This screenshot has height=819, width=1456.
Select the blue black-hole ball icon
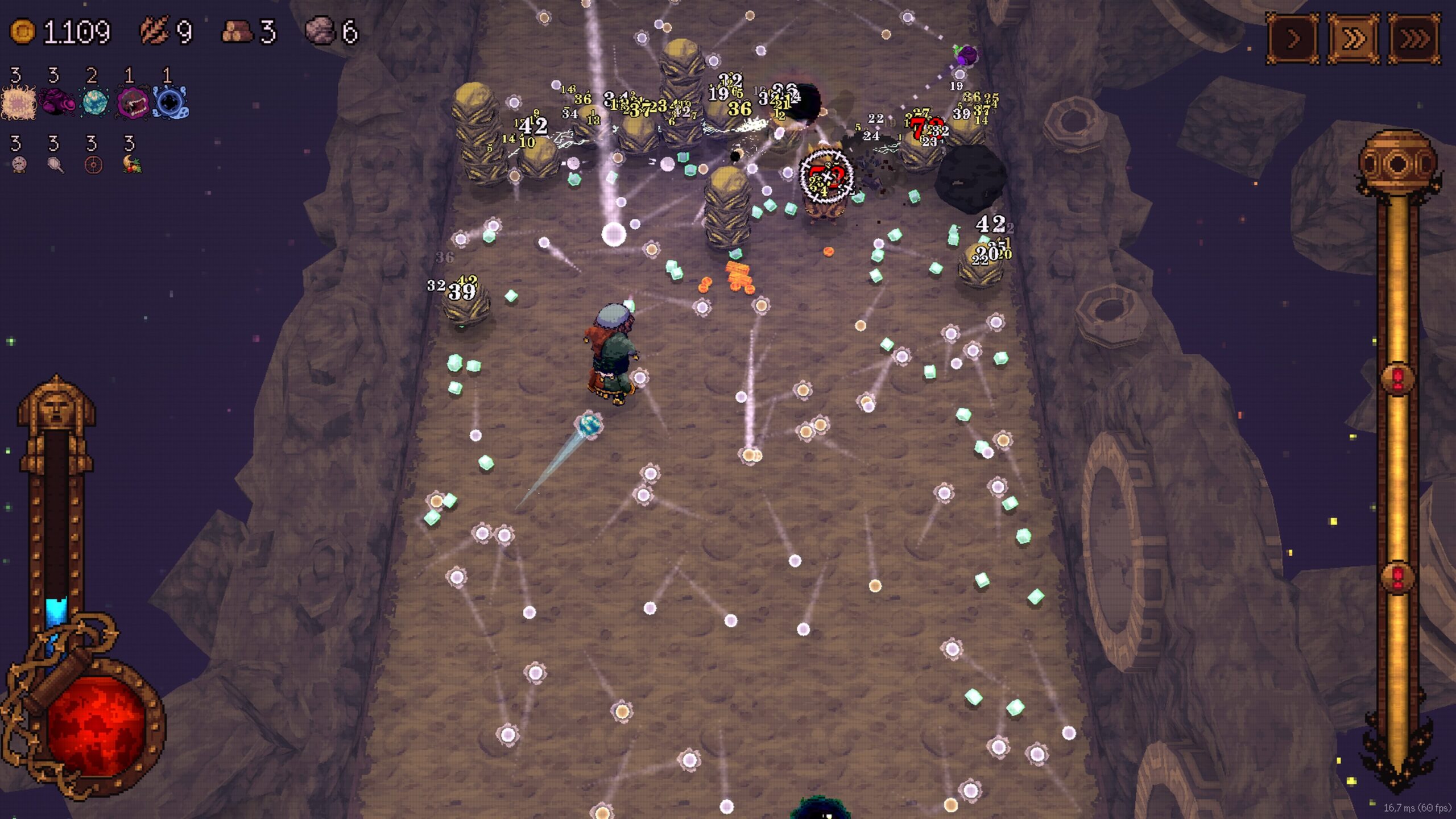point(170,103)
